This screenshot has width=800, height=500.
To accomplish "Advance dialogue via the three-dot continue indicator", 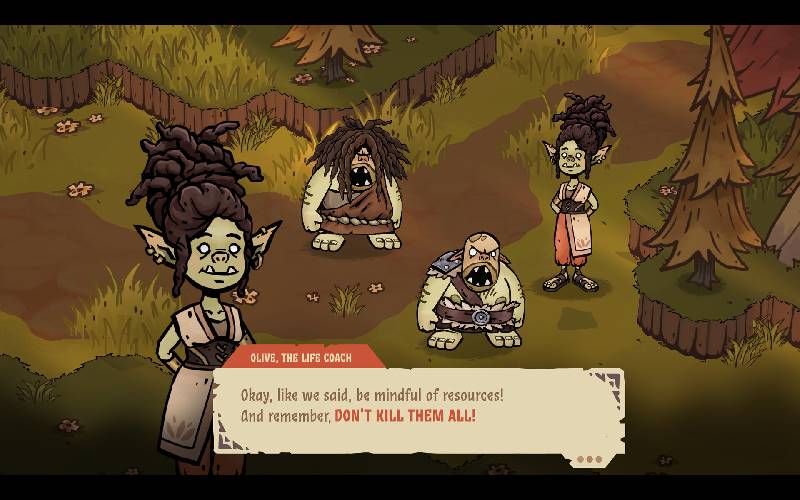I will coord(590,460).
